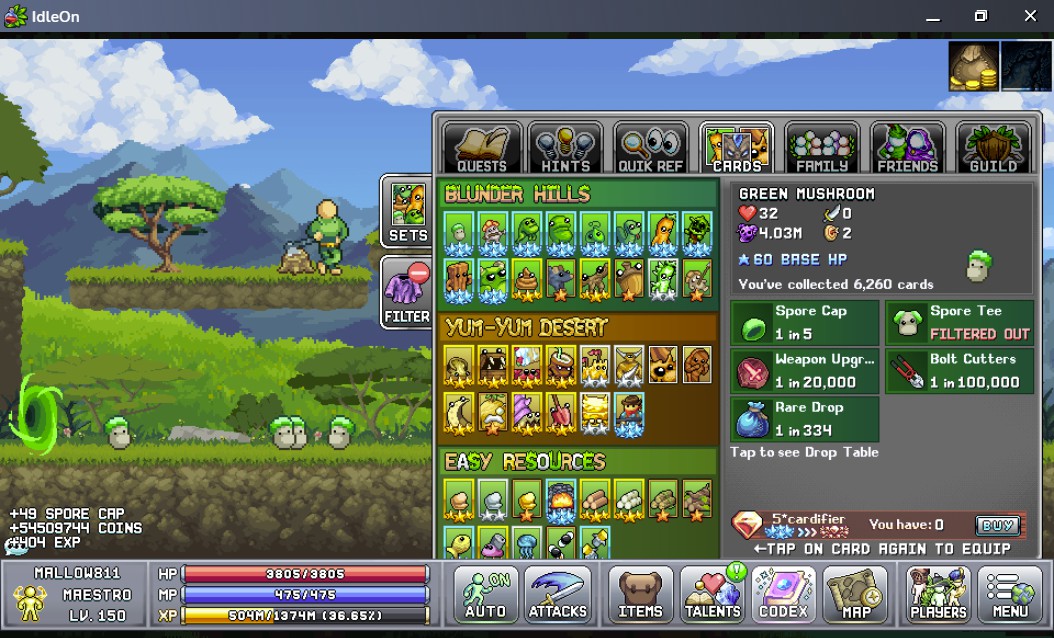Open the Items inventory

click(640, 594)
